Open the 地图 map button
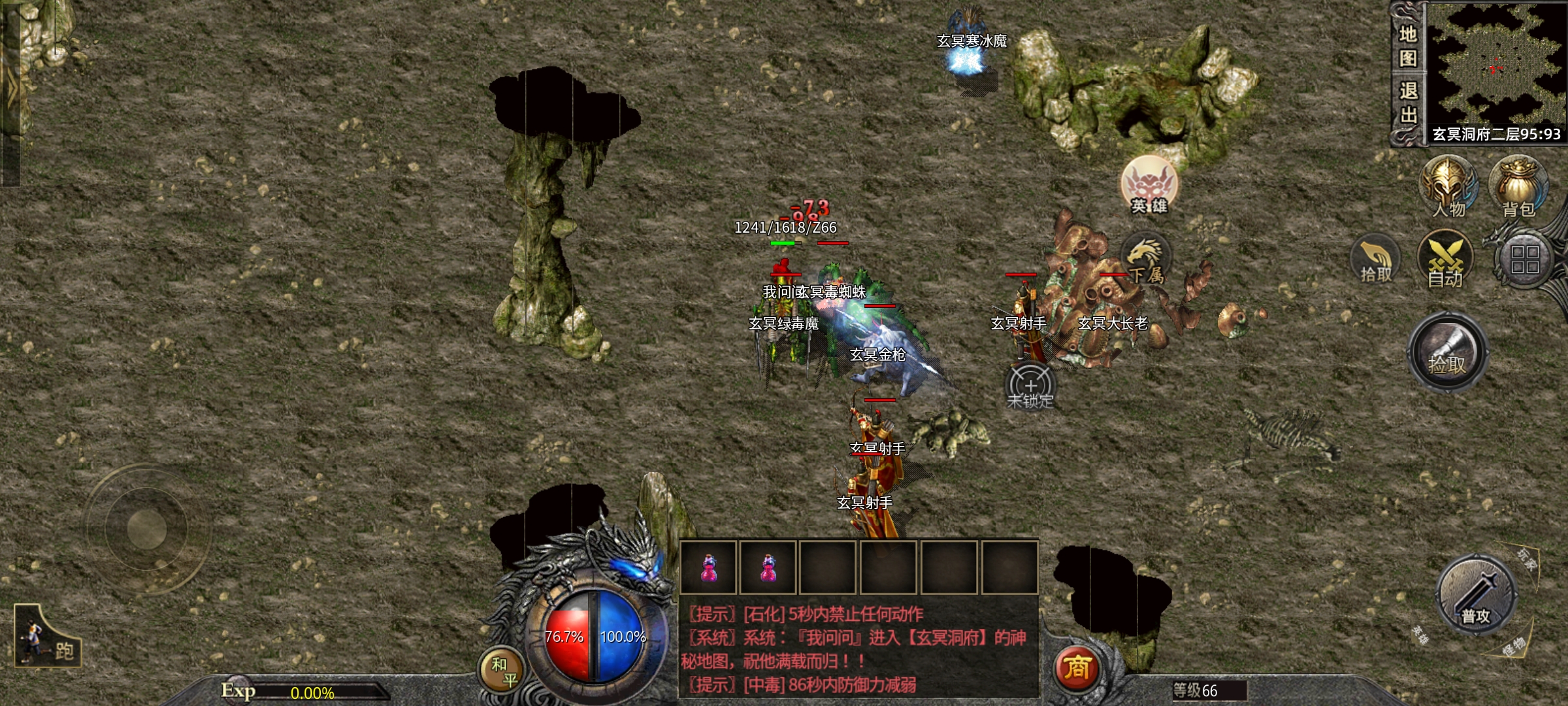Image resolution: width=1568 pixels, height=706 pixels. [x=1408, y=46]
